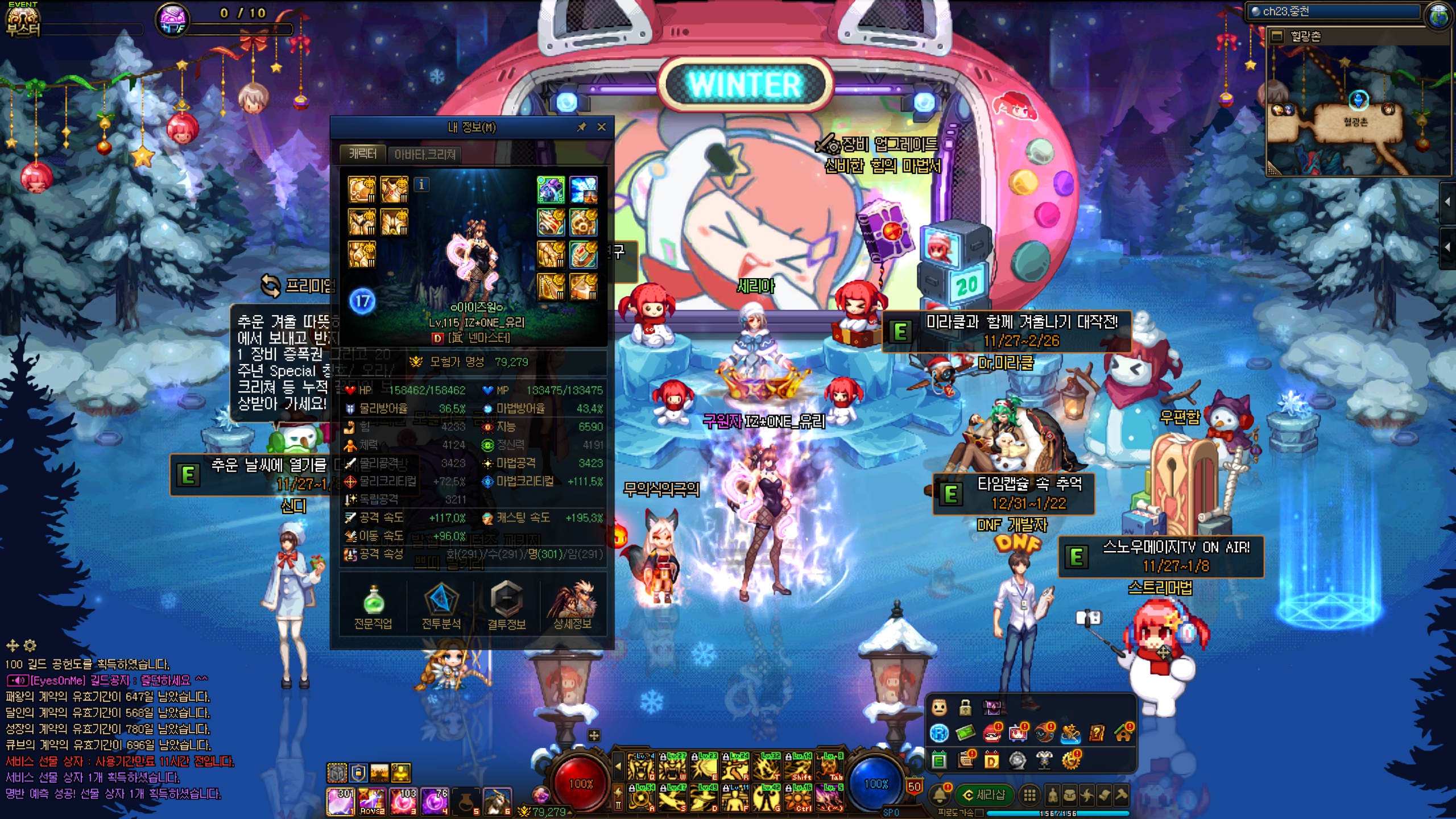This screenshot has width=1456, height=819.
Task: Open the 상세정보 detailed stats
Action: 572,606
